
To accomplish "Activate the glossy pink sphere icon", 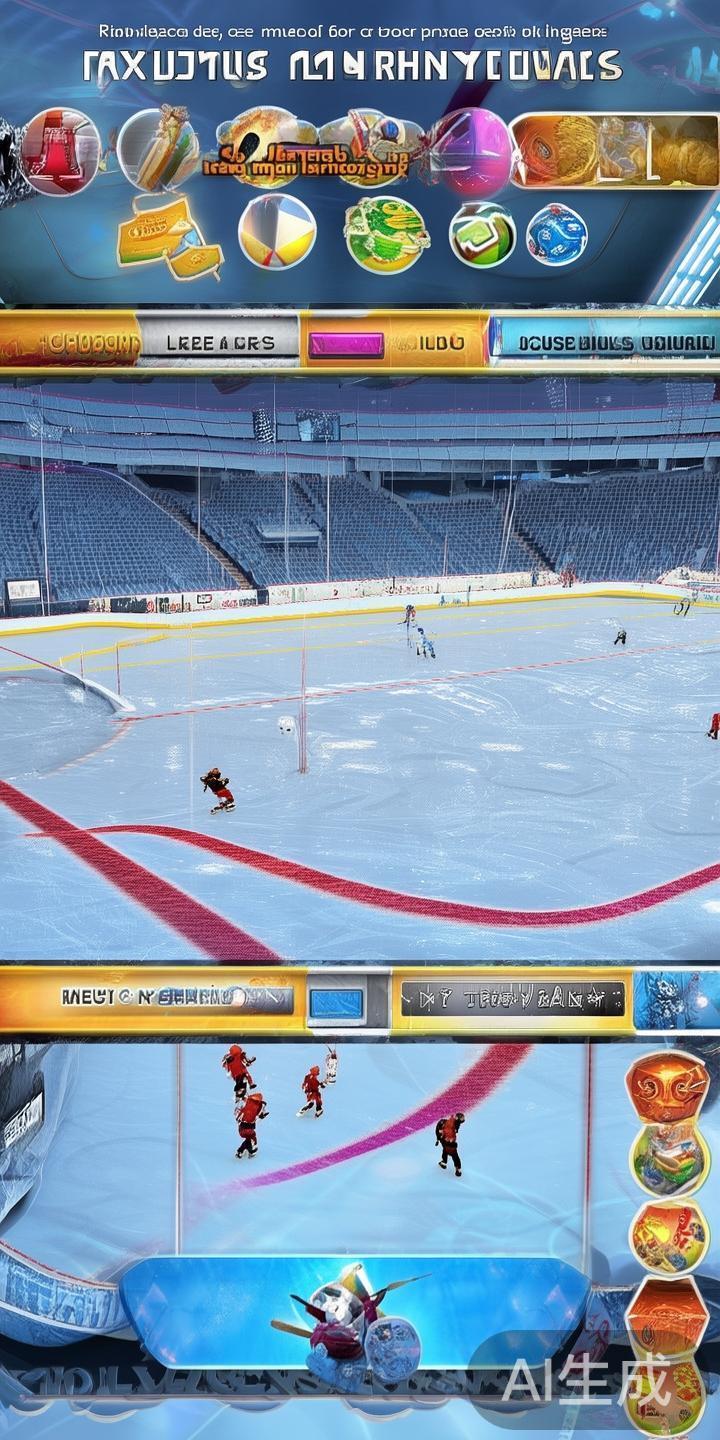I will (x=472, y=154).
